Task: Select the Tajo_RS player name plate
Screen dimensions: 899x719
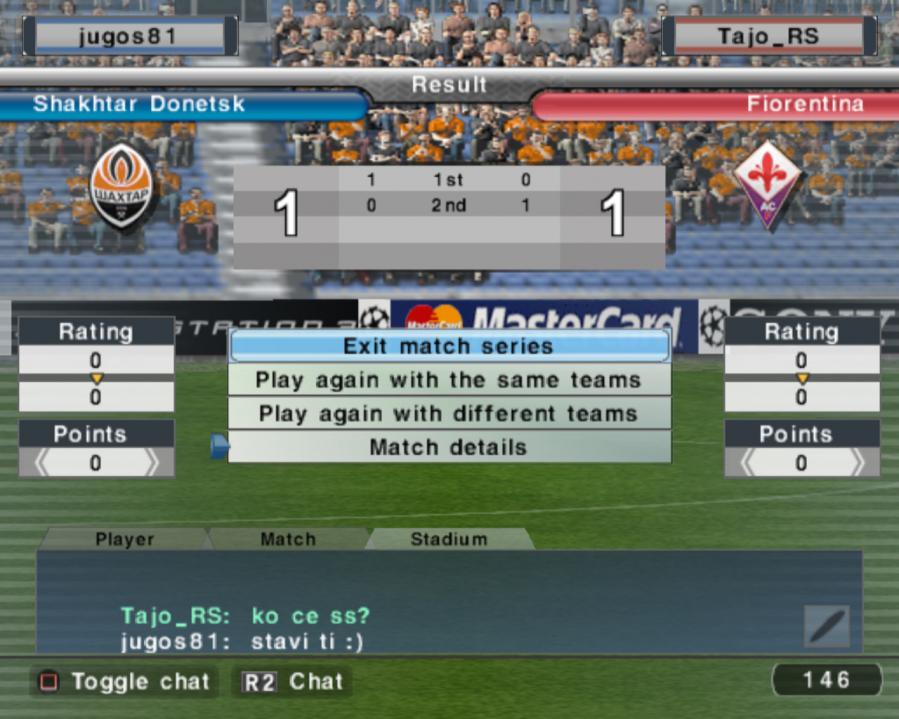Action: click(x=768, y=37)
